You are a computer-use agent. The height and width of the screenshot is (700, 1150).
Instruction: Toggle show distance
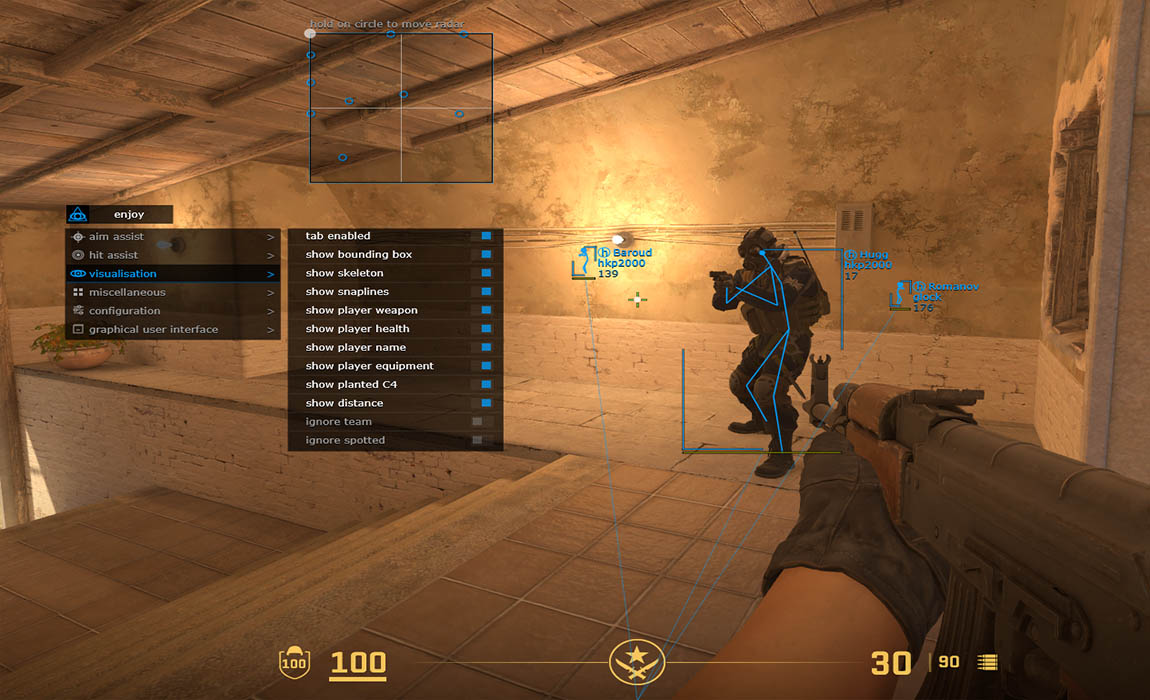tap(486, 403)
